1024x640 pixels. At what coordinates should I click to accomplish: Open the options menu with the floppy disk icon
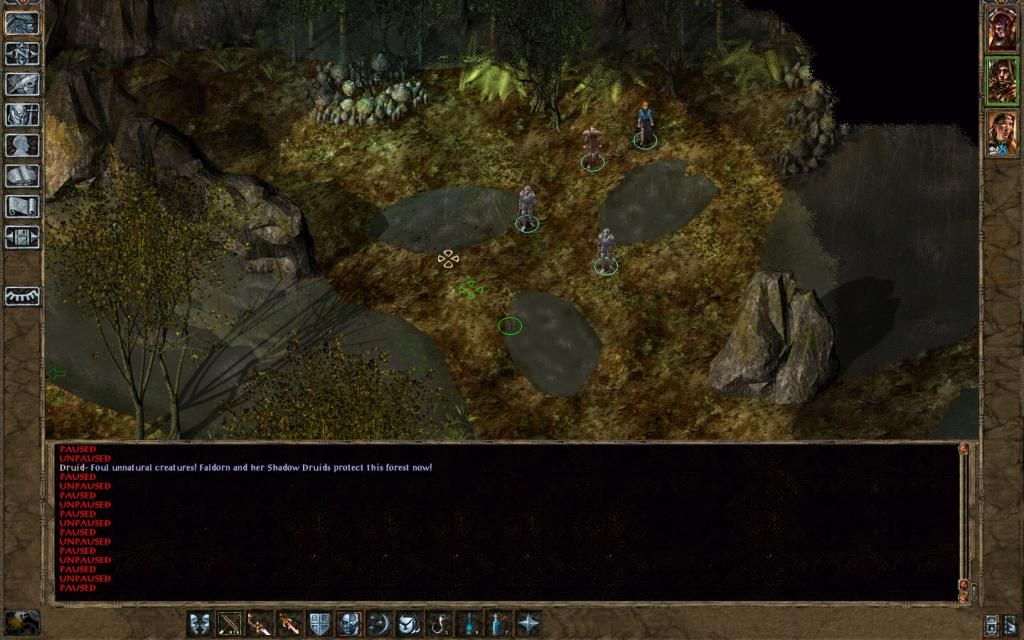click(x=22, y=238)
